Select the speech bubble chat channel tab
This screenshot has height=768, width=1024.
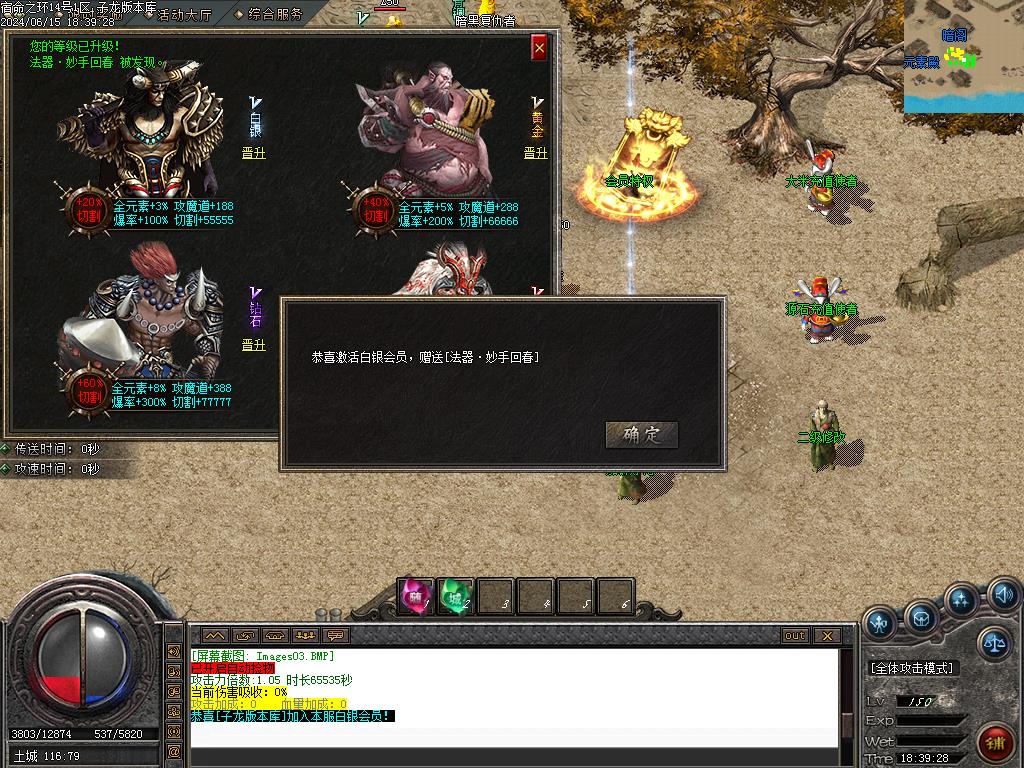(335, 635)
